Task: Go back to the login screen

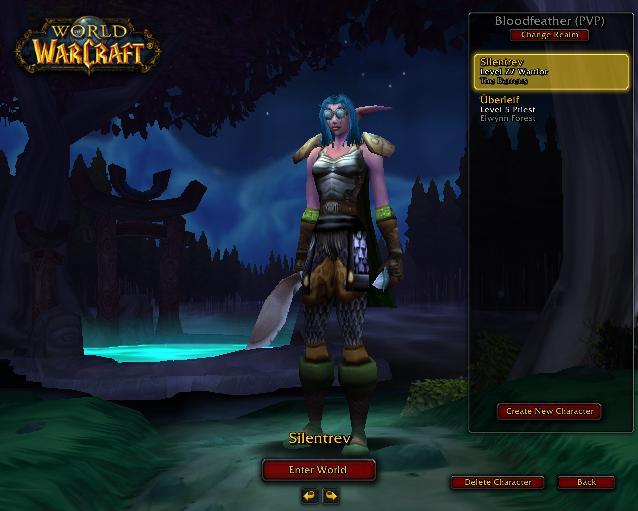Action: coord(587,482)
